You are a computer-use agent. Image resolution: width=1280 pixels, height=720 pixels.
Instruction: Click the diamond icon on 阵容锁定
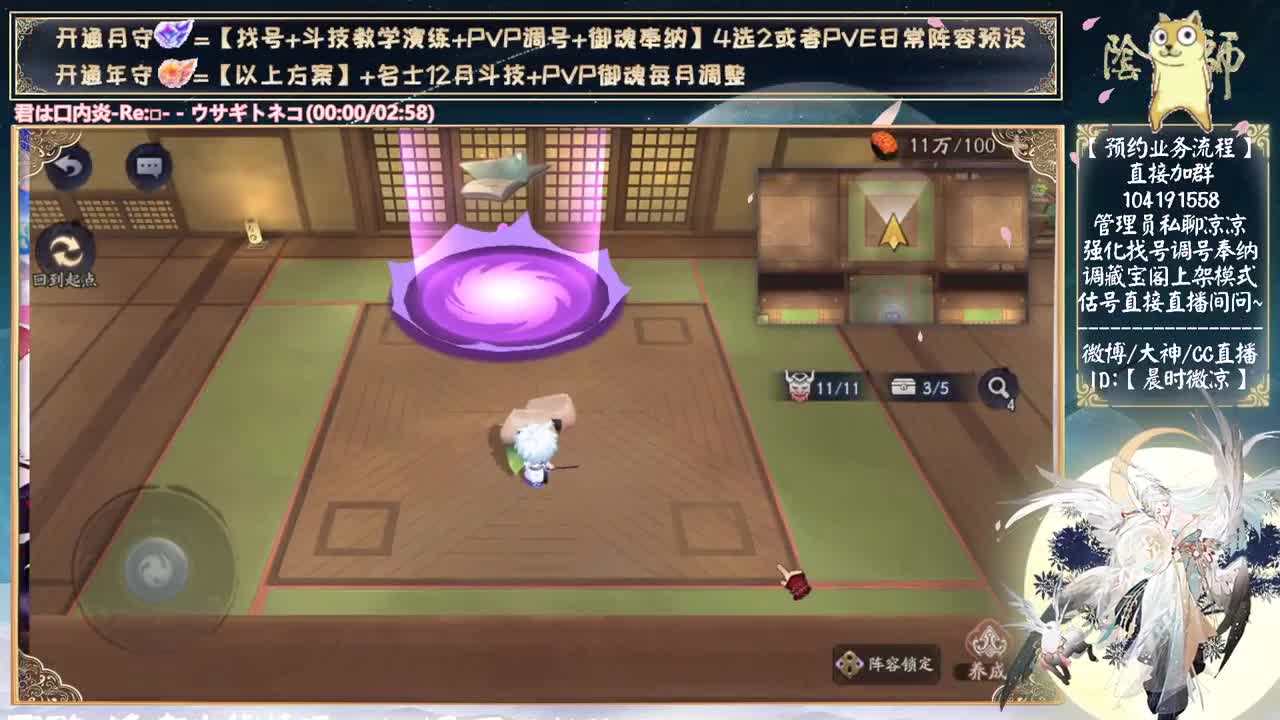tap(851, 665)
